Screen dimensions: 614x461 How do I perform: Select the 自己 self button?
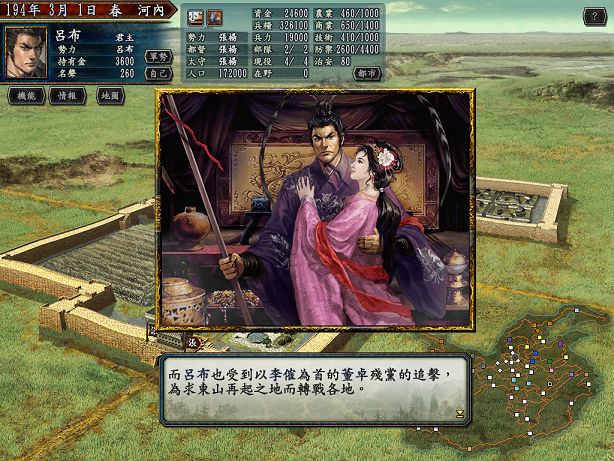(x=158, y=73)
